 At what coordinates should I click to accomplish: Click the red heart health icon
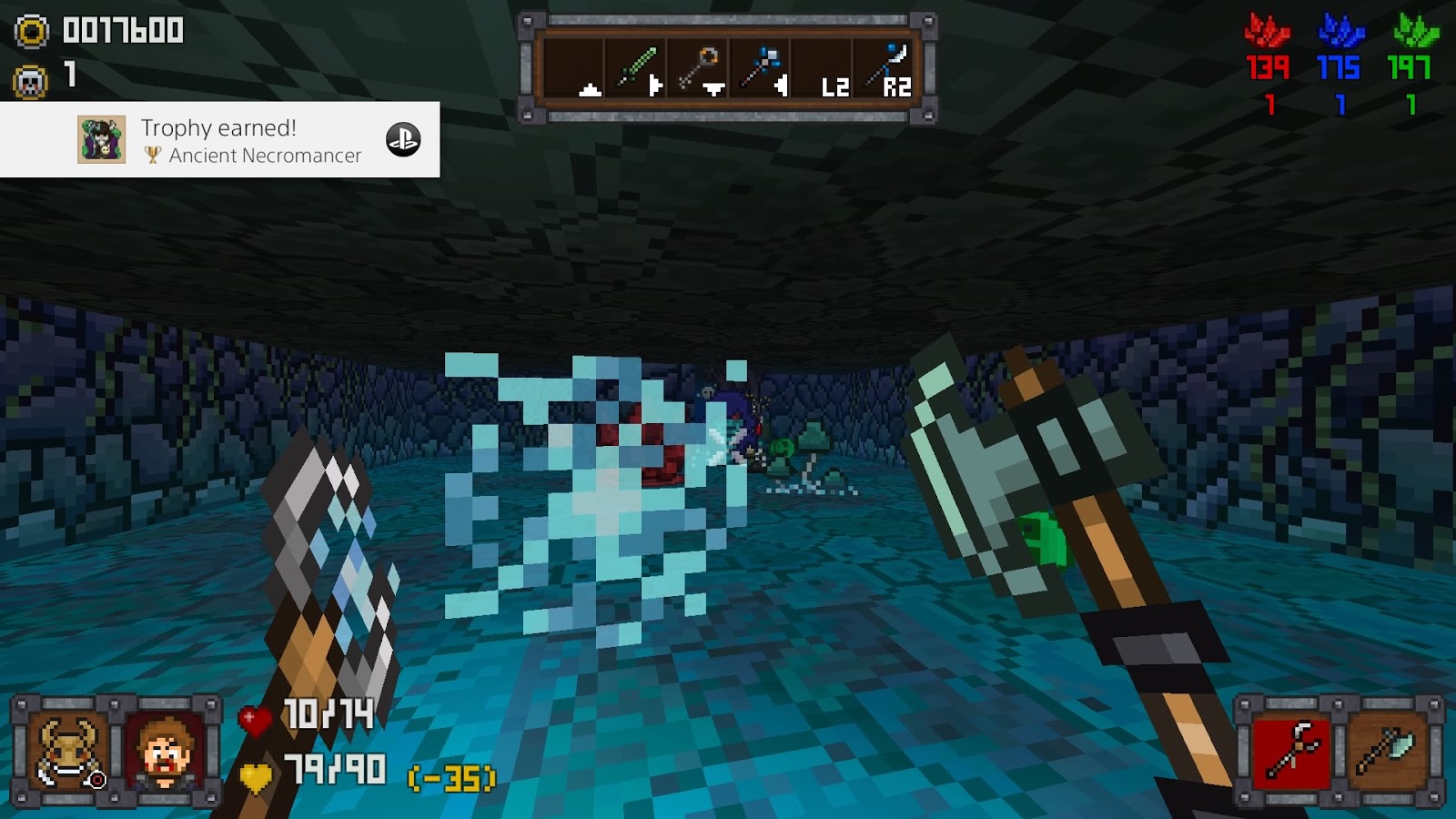(255, 723)
